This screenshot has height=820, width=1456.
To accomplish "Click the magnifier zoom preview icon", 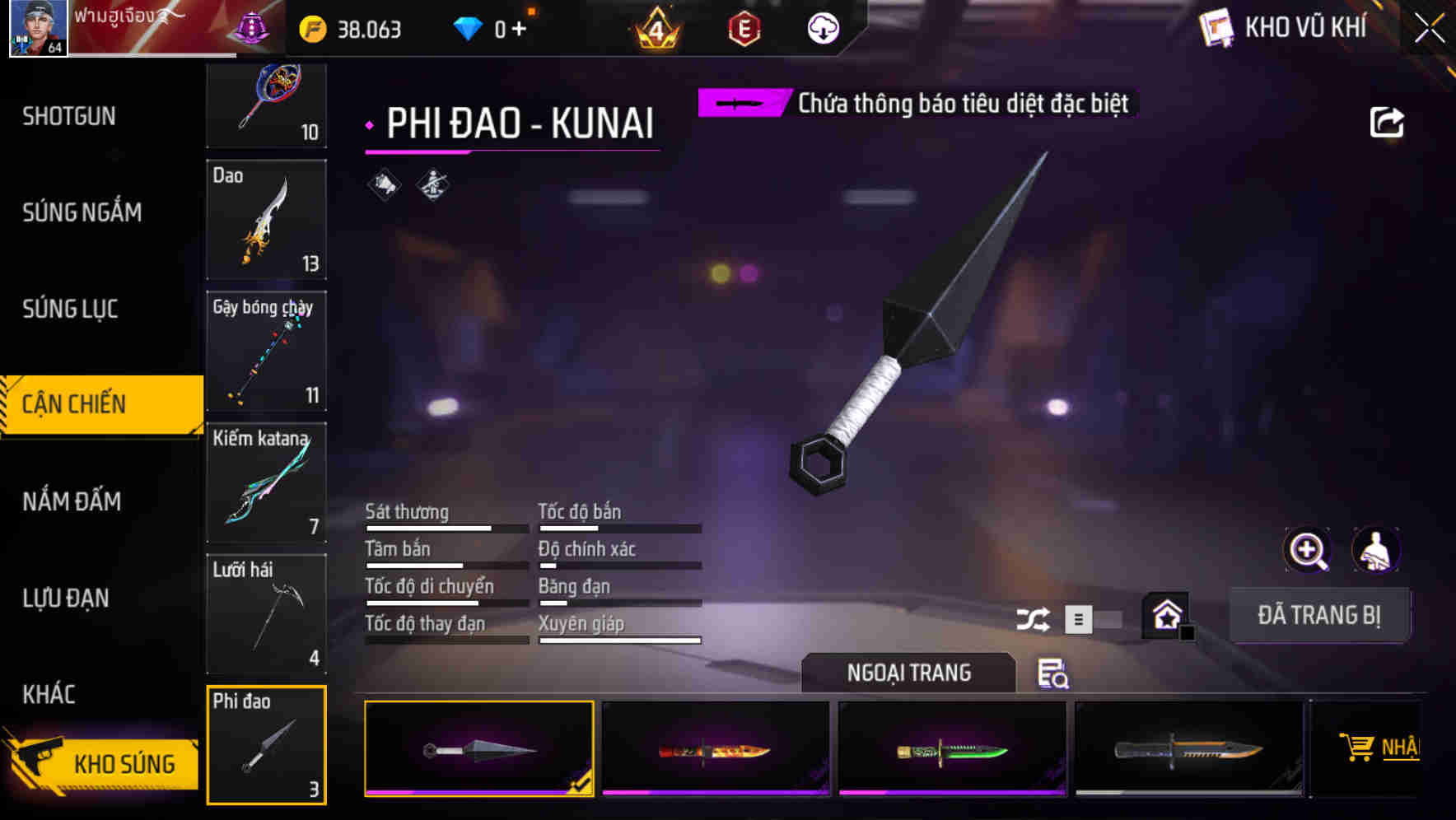I will click(1307, 550).
